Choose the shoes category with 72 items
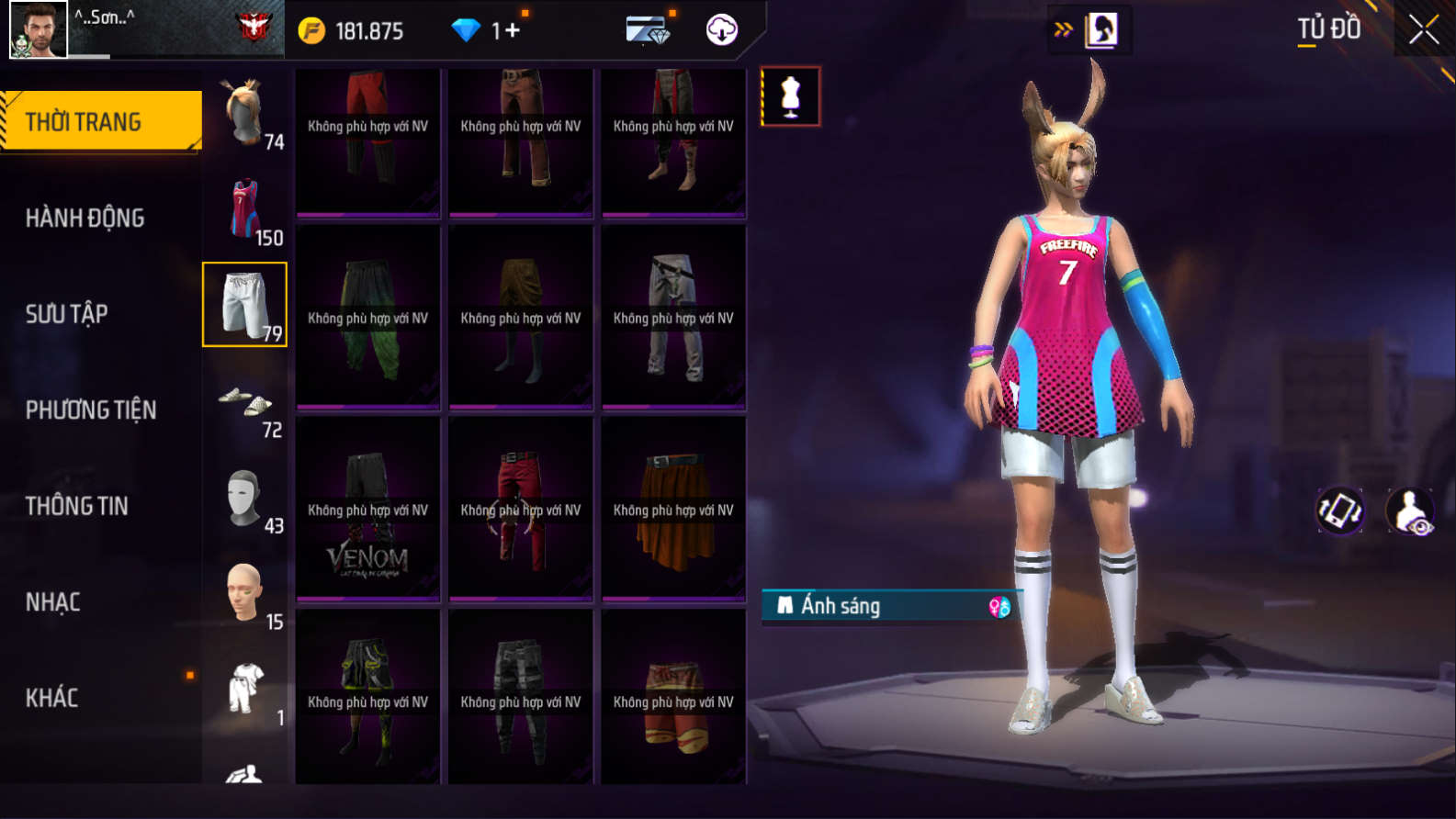The width and height of the screenshot is (1456, 819). click(245, 404)
